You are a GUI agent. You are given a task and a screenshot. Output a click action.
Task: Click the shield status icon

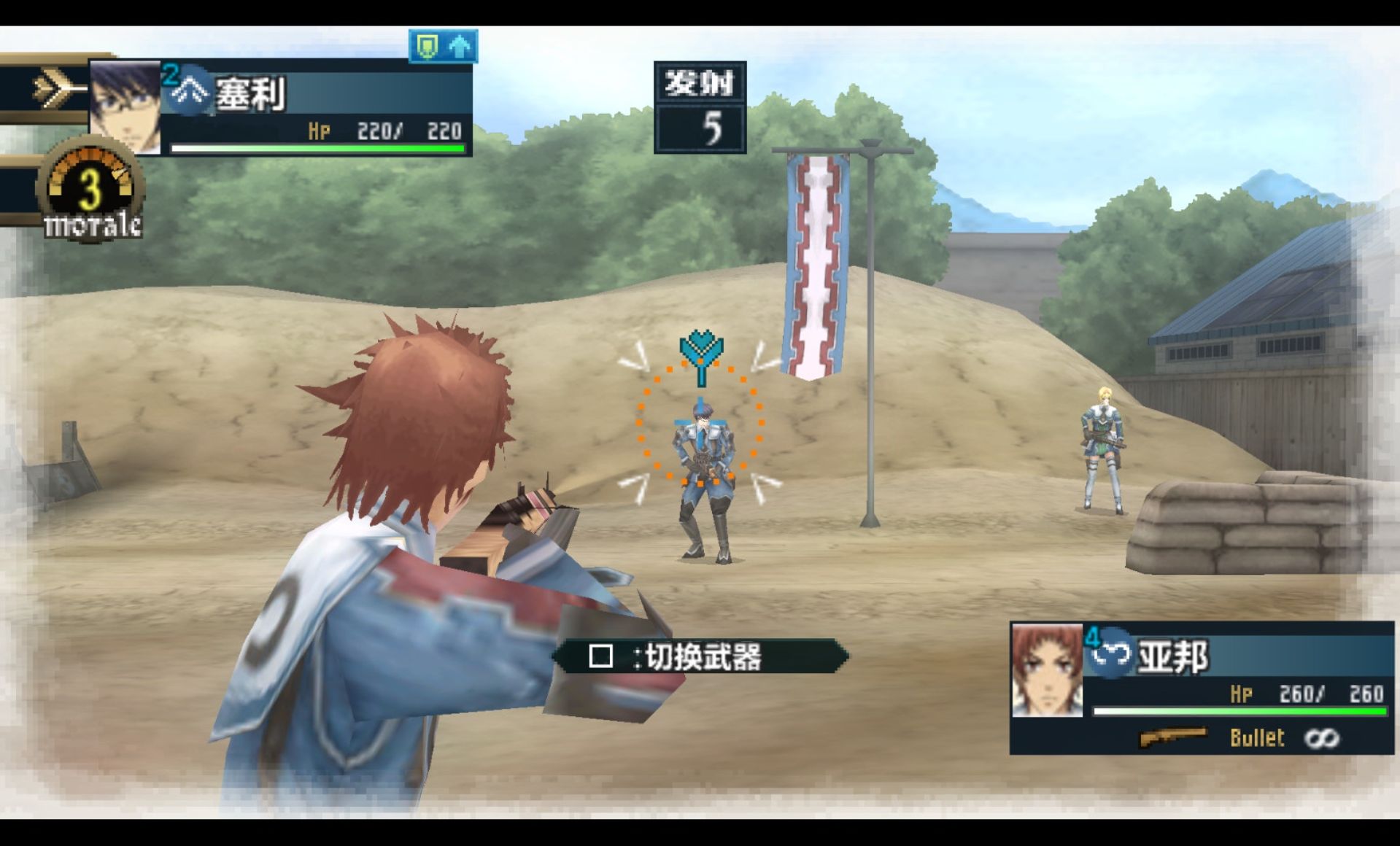[427, 47]
